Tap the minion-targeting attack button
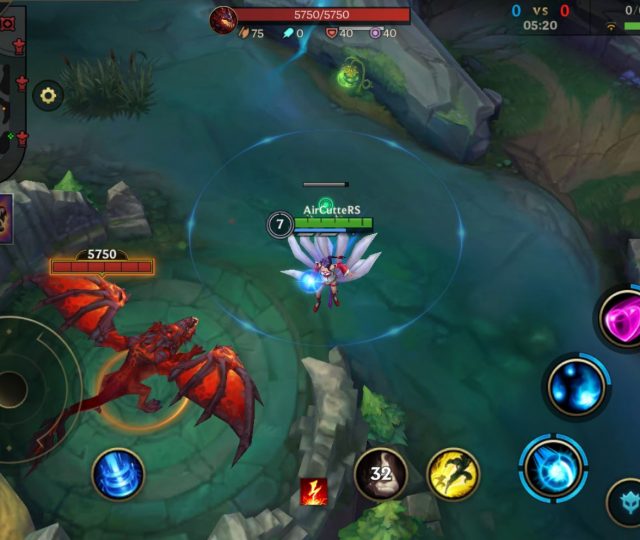This screenshot has height=540, width=640. pos(626,500)
